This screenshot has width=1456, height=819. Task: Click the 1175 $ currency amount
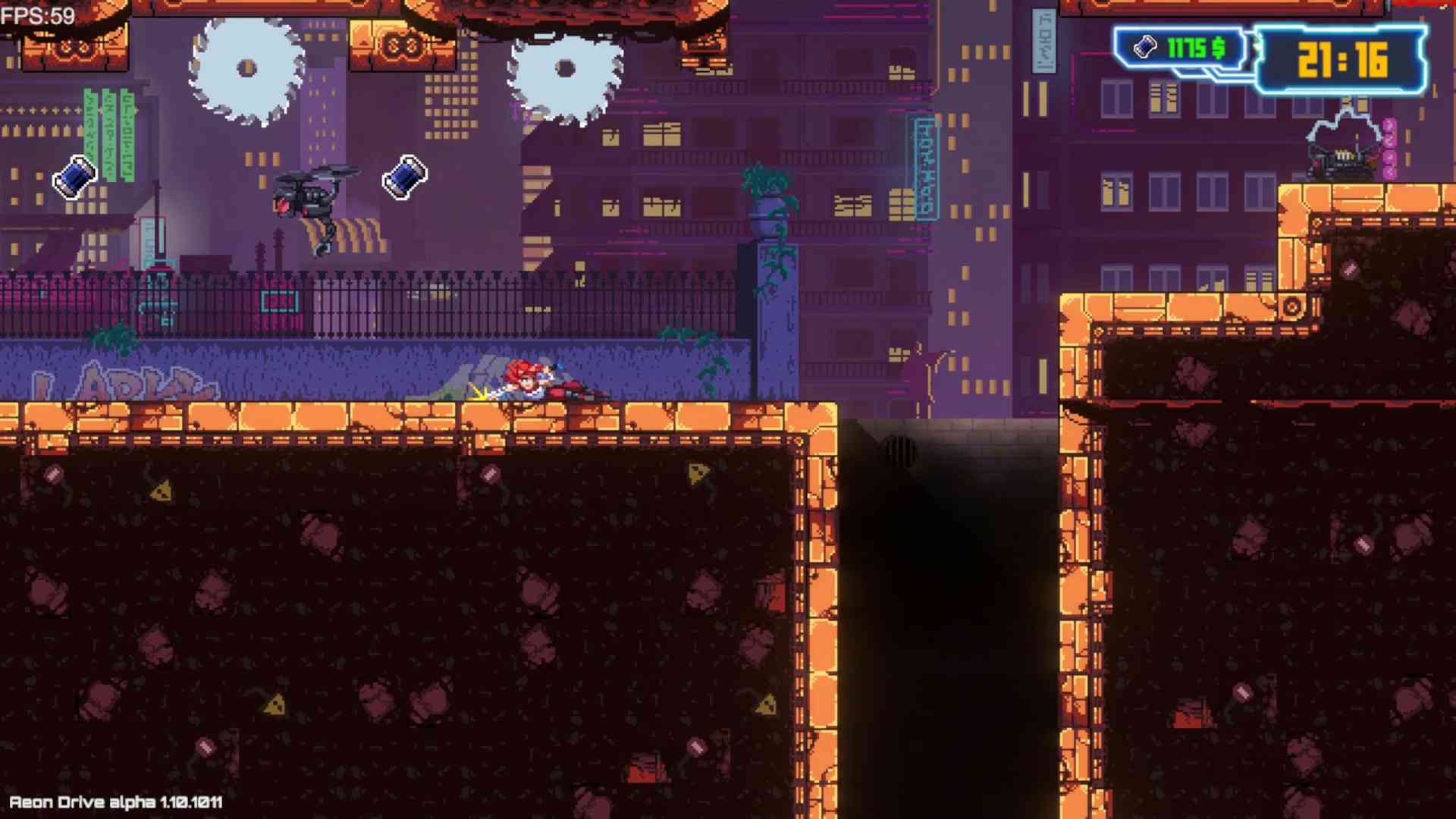pos(1194,48)
